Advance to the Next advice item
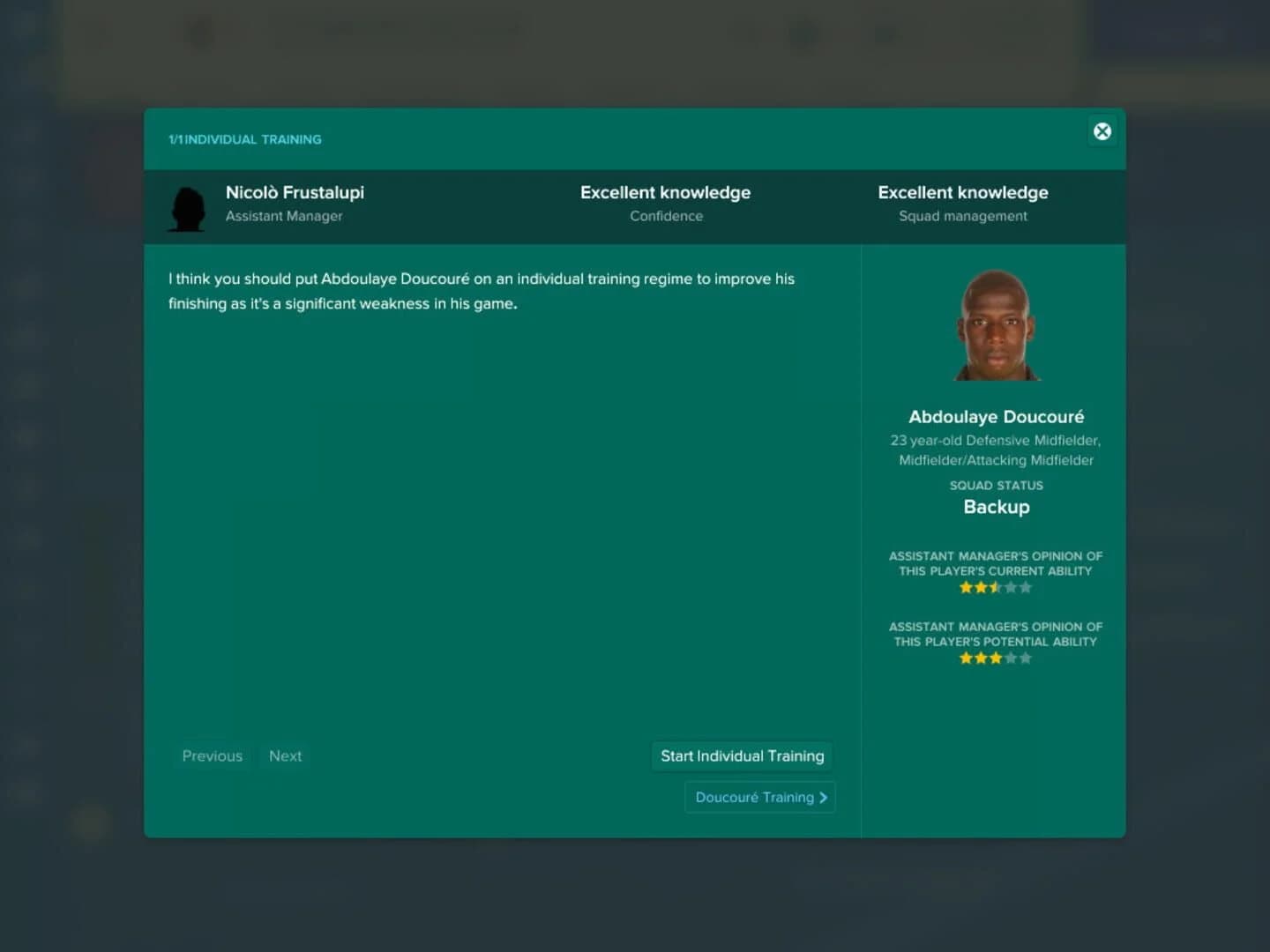 pyautogui.click(x=285, y=755)
